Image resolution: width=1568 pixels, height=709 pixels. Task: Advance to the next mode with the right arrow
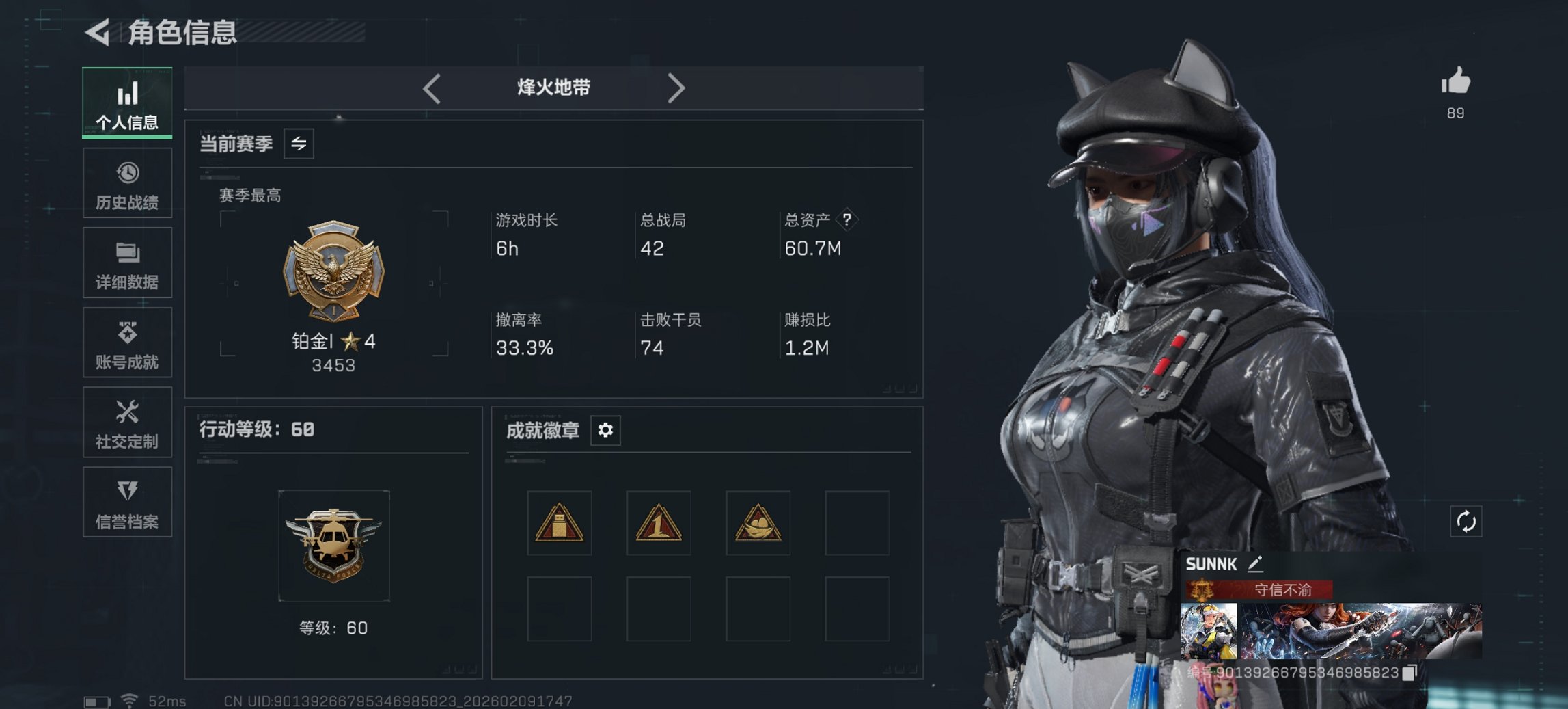tap(677, 88)
